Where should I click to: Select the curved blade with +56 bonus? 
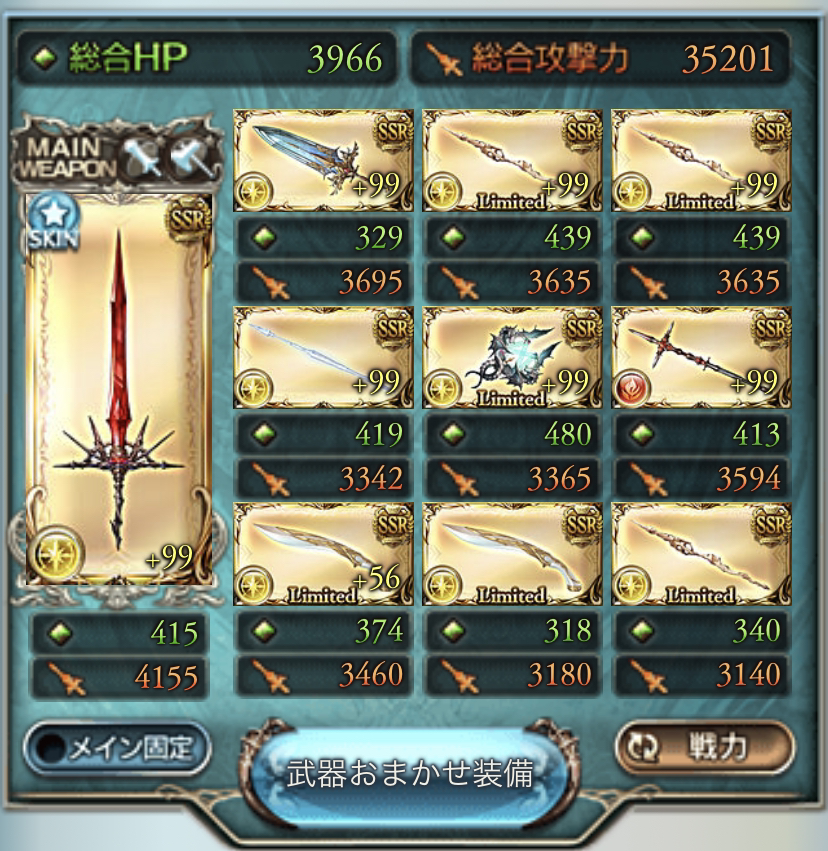(323, 555)
